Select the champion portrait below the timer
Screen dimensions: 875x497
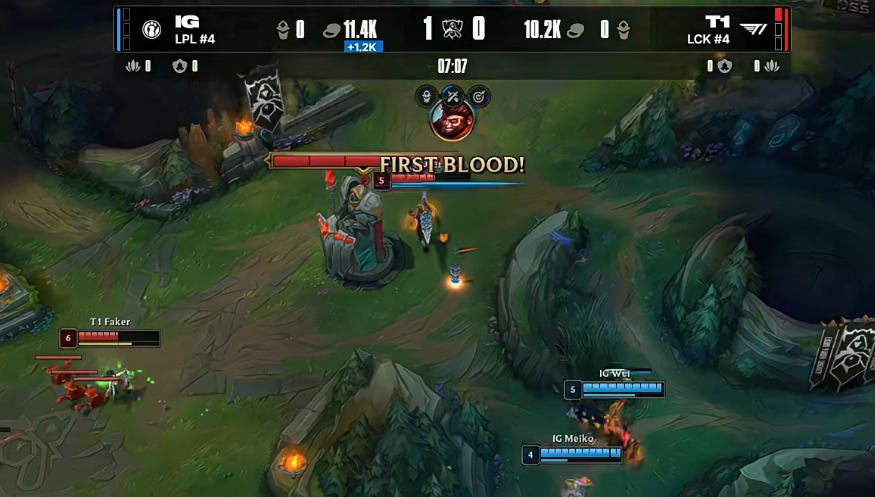(452, 121)
